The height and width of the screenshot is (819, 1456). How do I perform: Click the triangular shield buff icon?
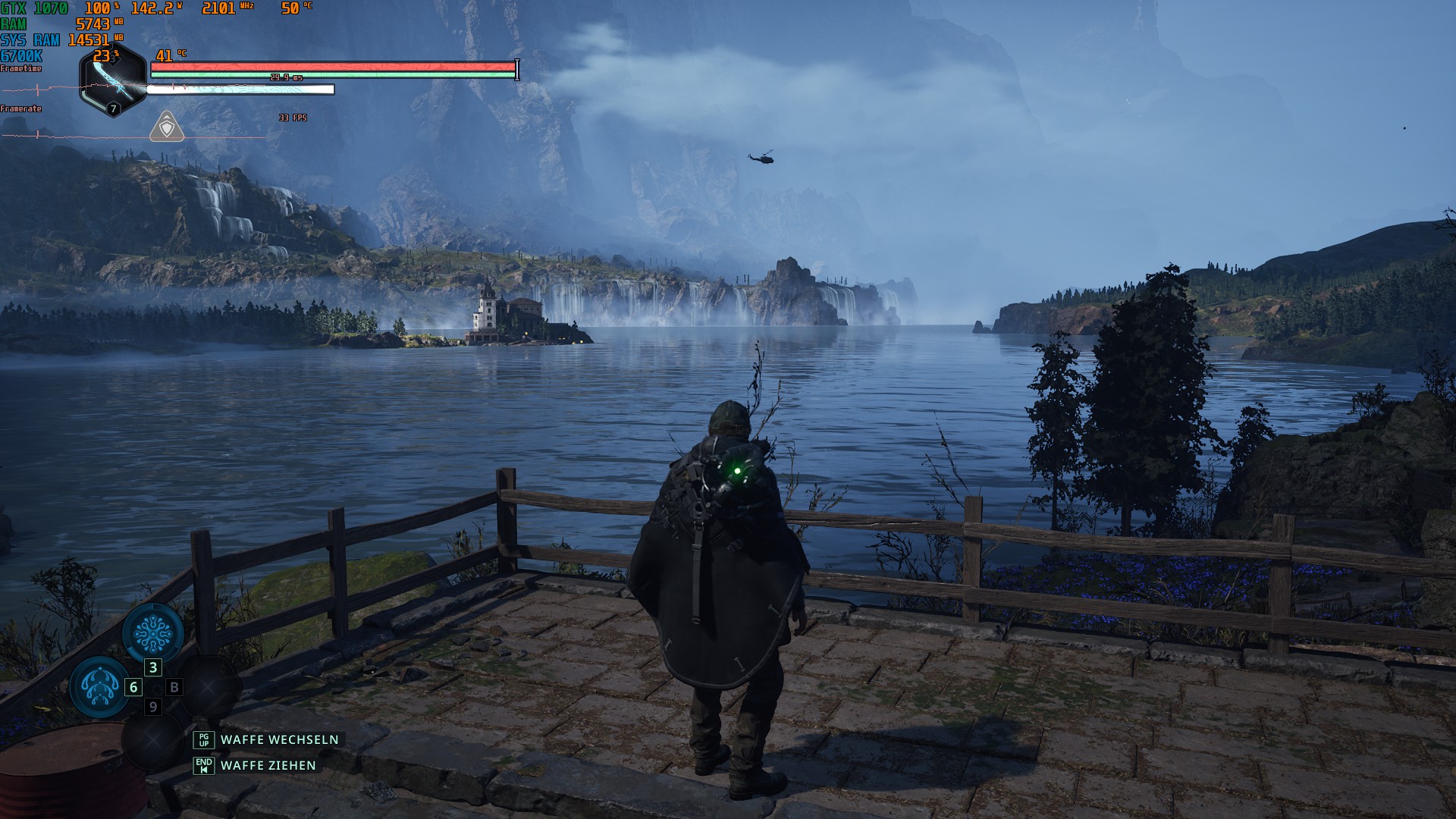167,127
